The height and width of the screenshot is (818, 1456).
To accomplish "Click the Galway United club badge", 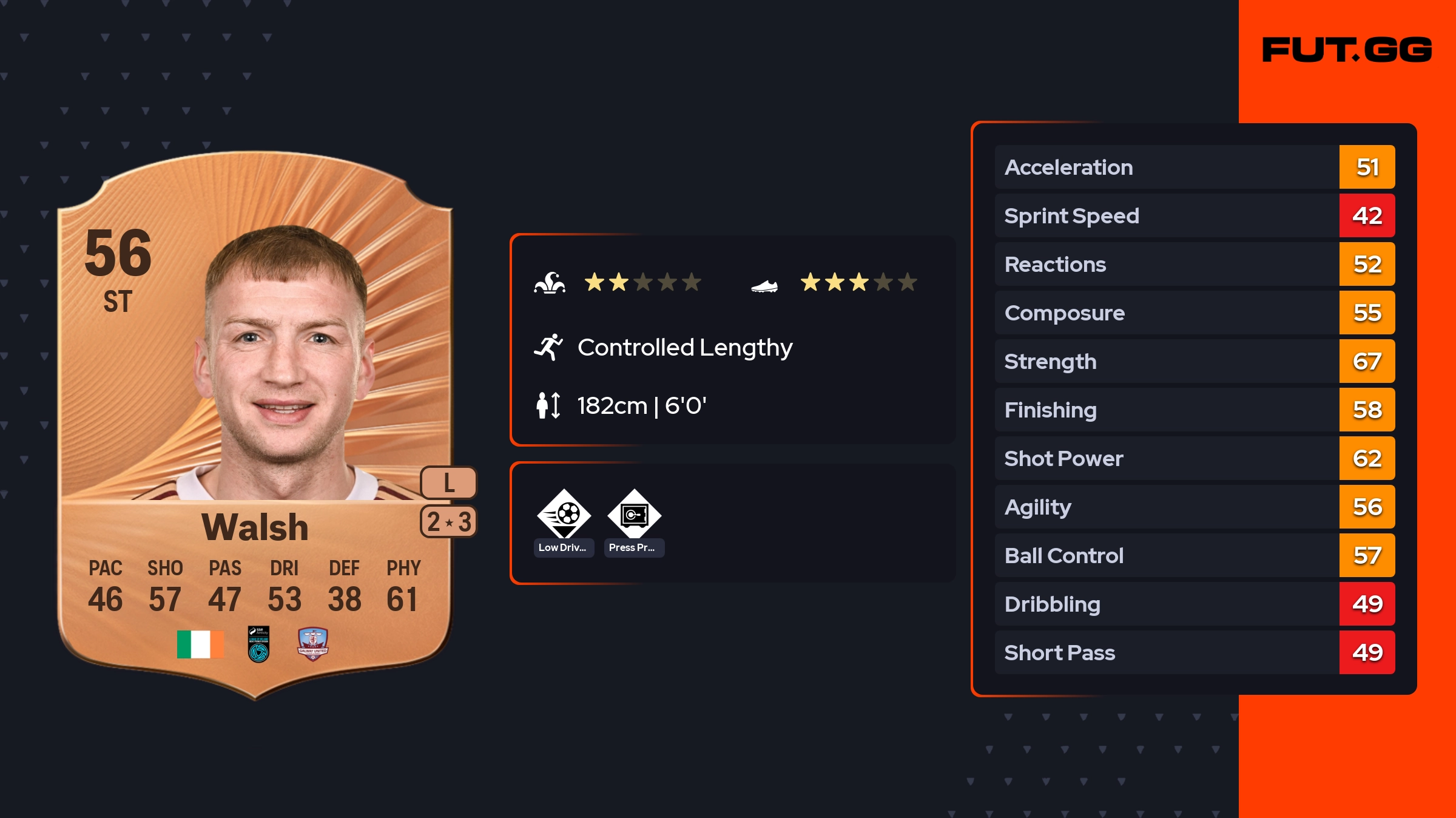I will [x=312, y=644].
